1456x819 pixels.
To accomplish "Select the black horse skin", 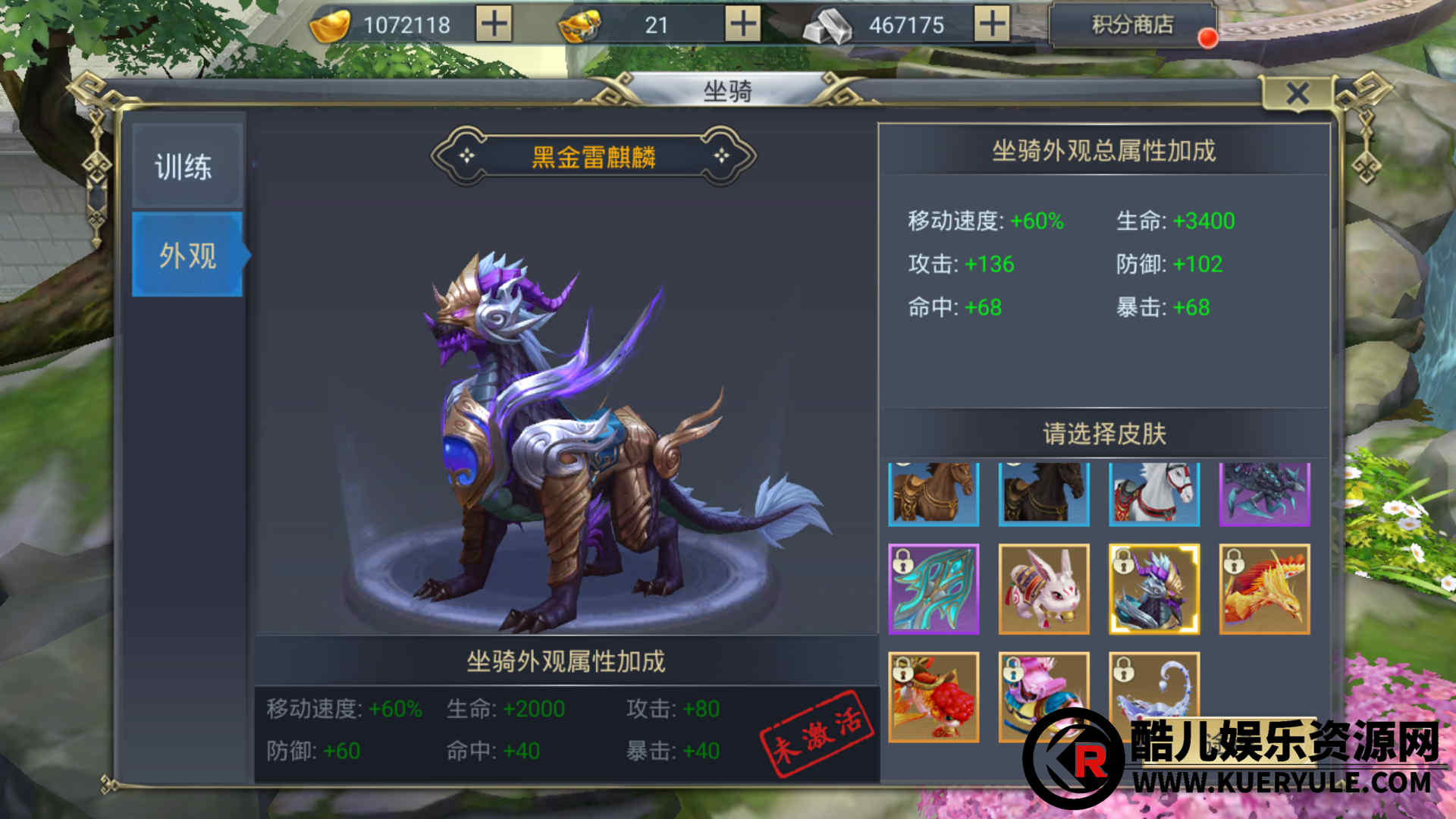I will (1043, 494).
